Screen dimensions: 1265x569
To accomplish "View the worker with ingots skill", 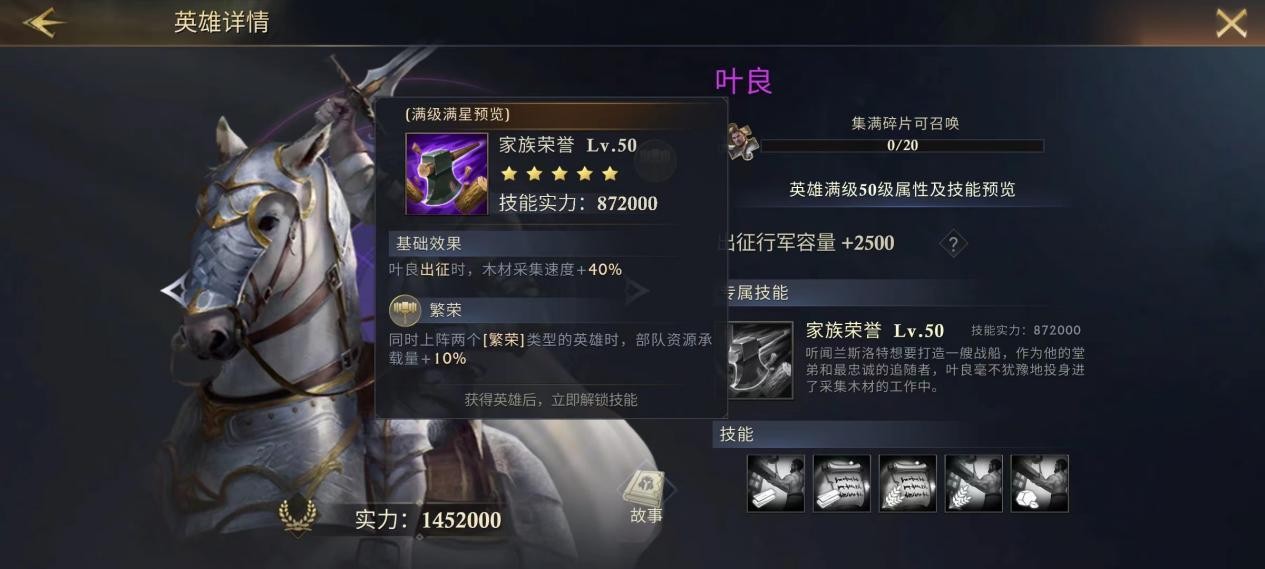I will coord(776,483).
